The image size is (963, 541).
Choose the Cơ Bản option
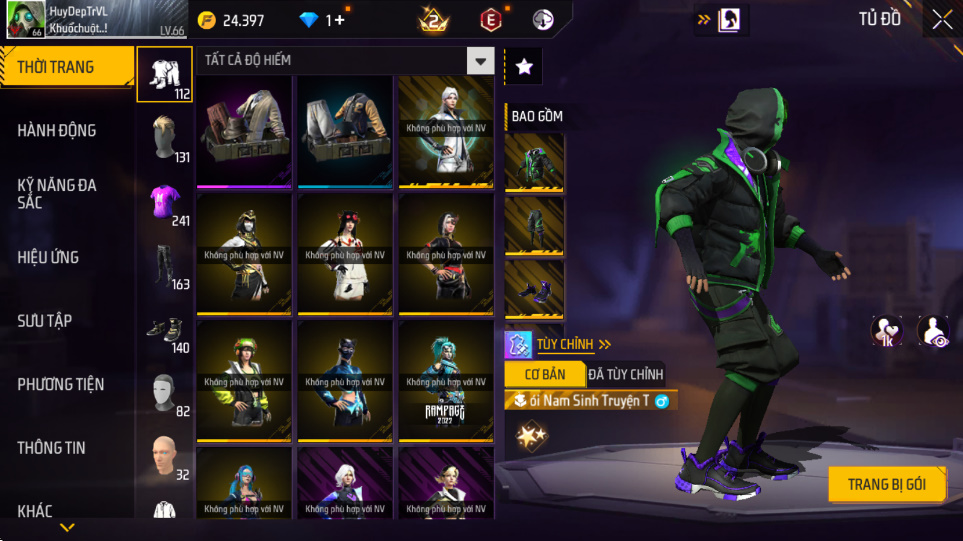[x=542, y=374]
